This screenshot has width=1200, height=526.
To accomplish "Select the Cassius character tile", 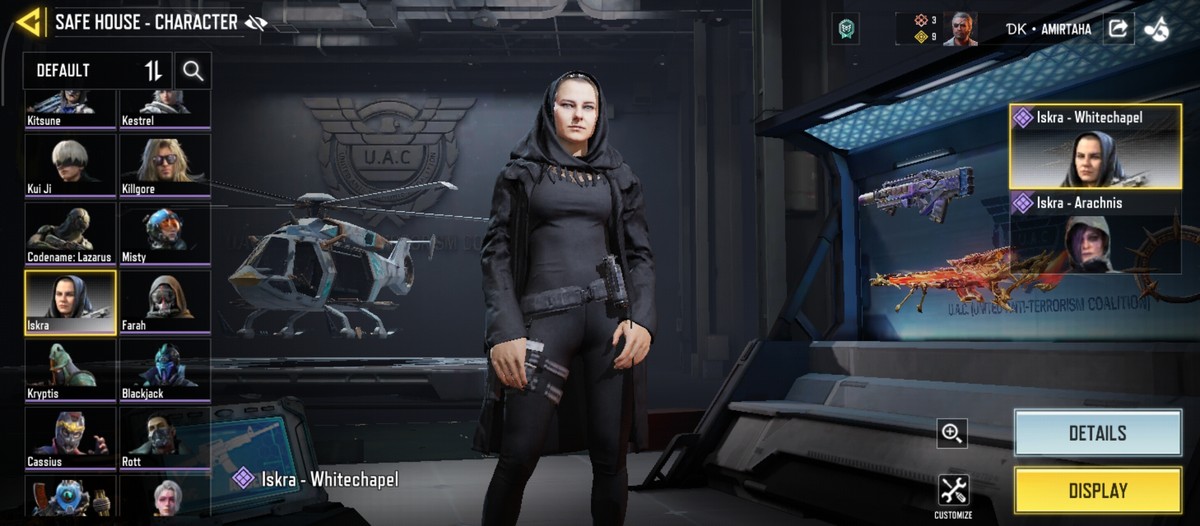I will tap(70, 437).
